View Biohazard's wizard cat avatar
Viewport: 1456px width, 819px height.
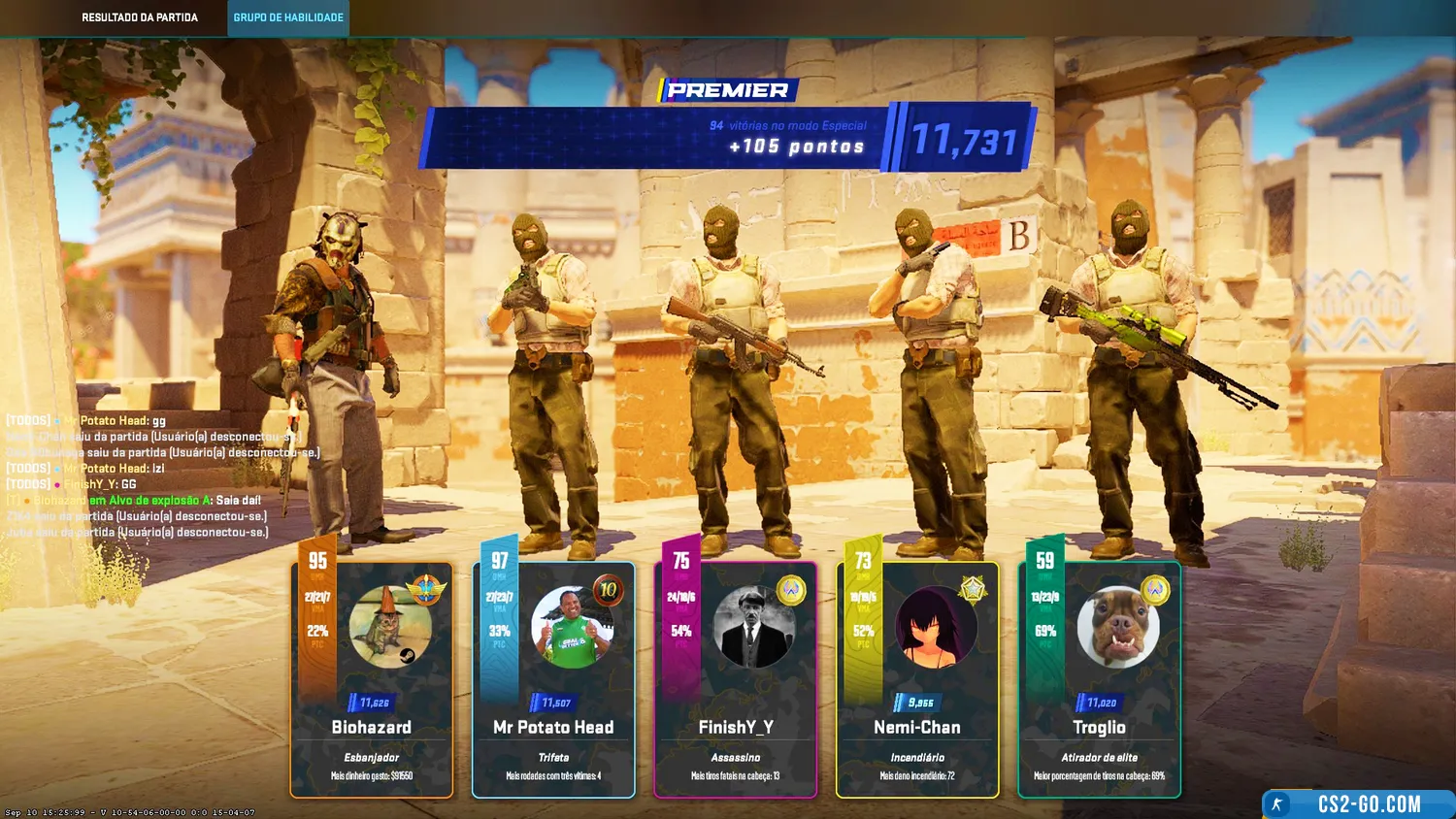point(390,627)
